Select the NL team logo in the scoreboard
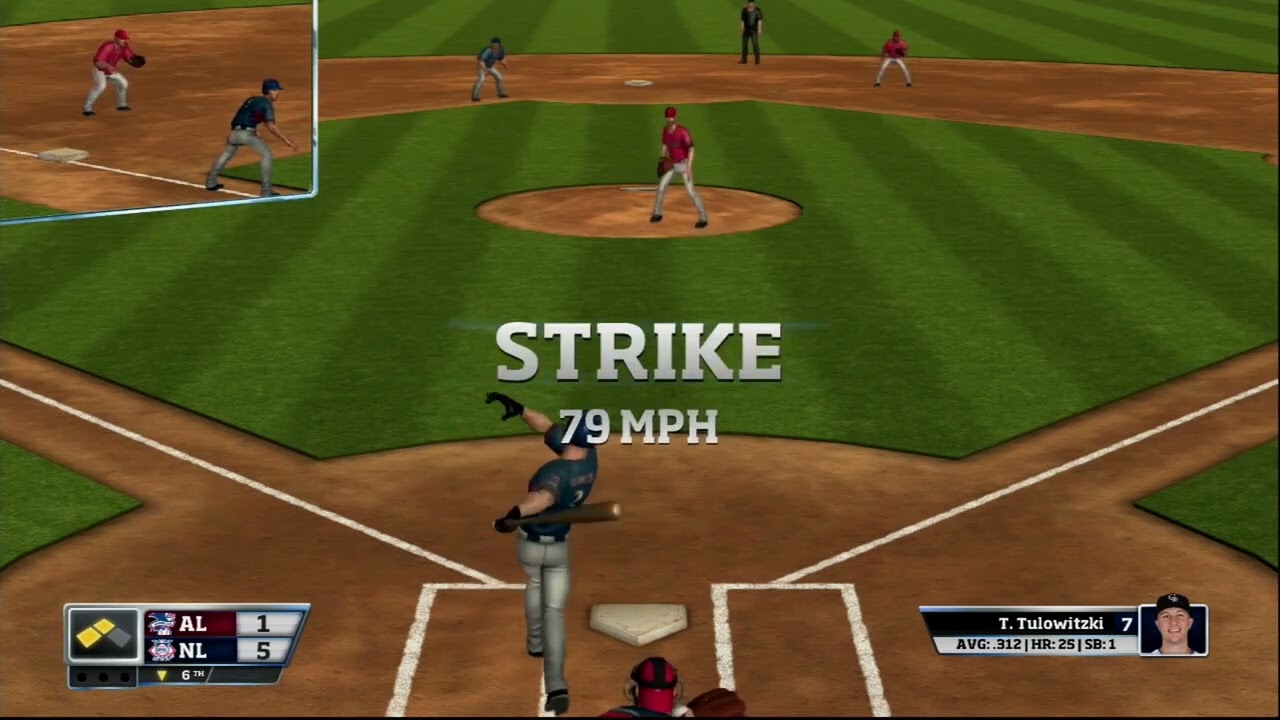The width and height of the screenshot is (1280, 720). (162, 651)
